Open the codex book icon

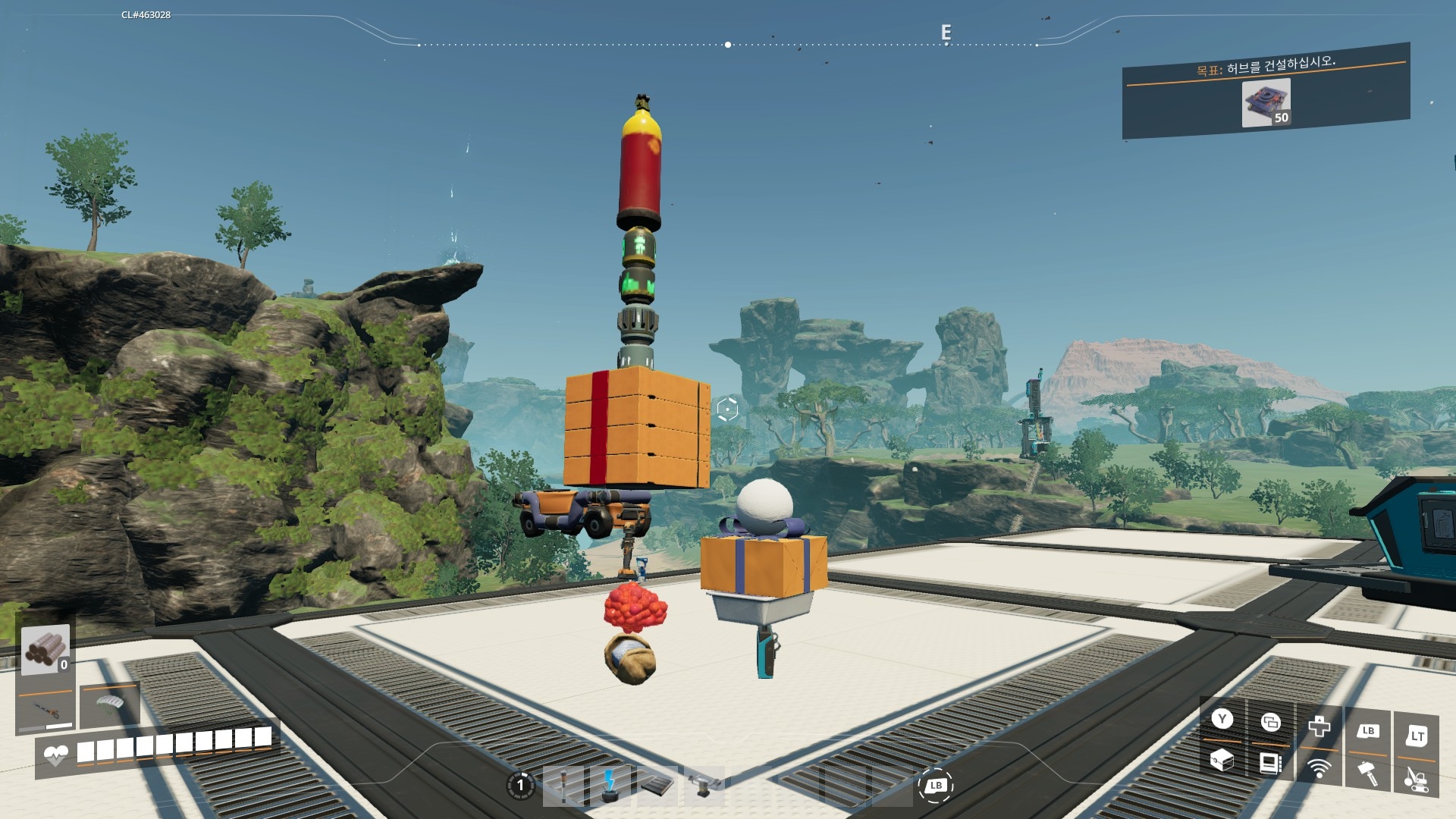(1270, 762)
